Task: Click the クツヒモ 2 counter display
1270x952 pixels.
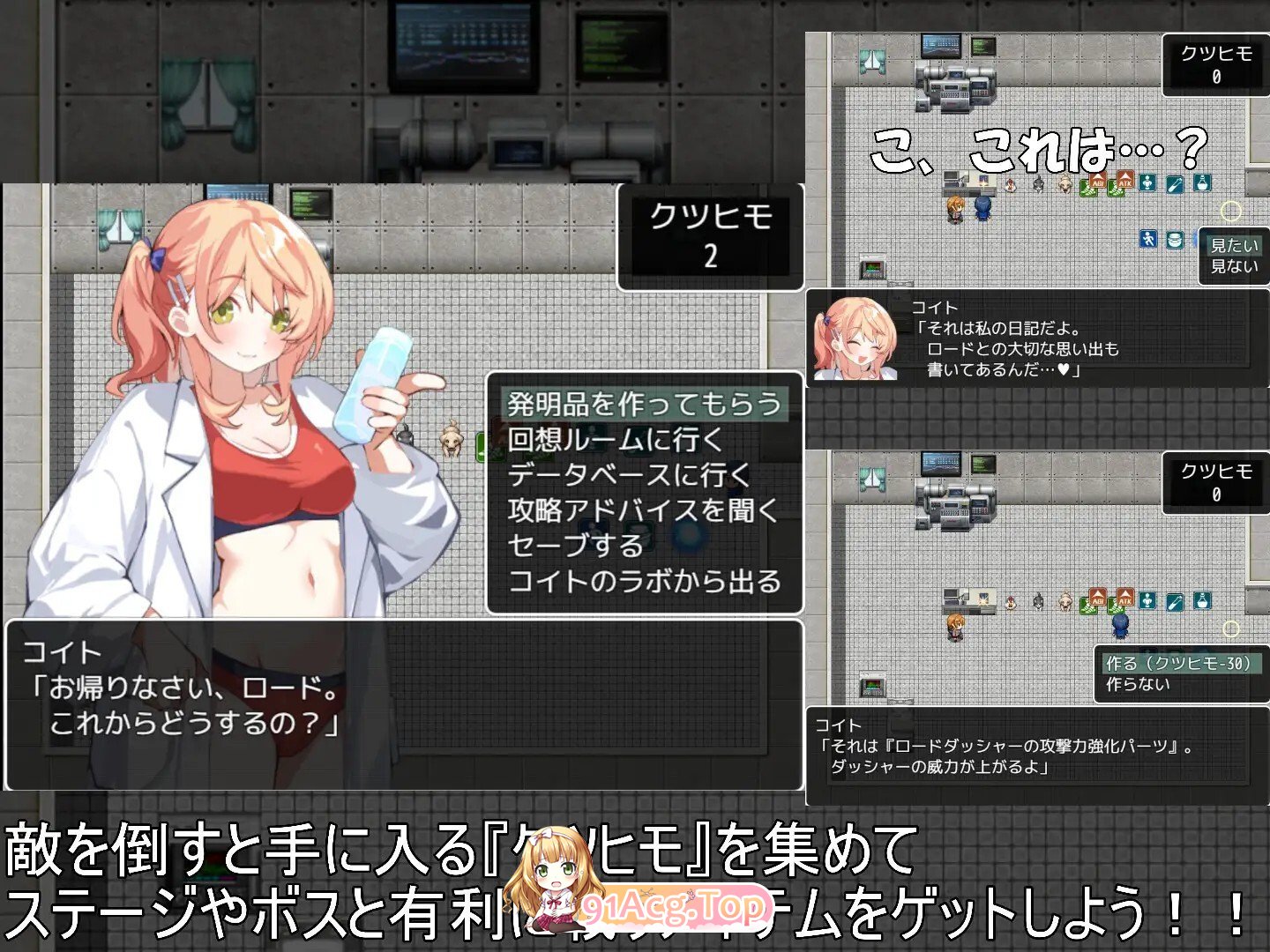Action: pyautogui.click(x=710, y=234)
